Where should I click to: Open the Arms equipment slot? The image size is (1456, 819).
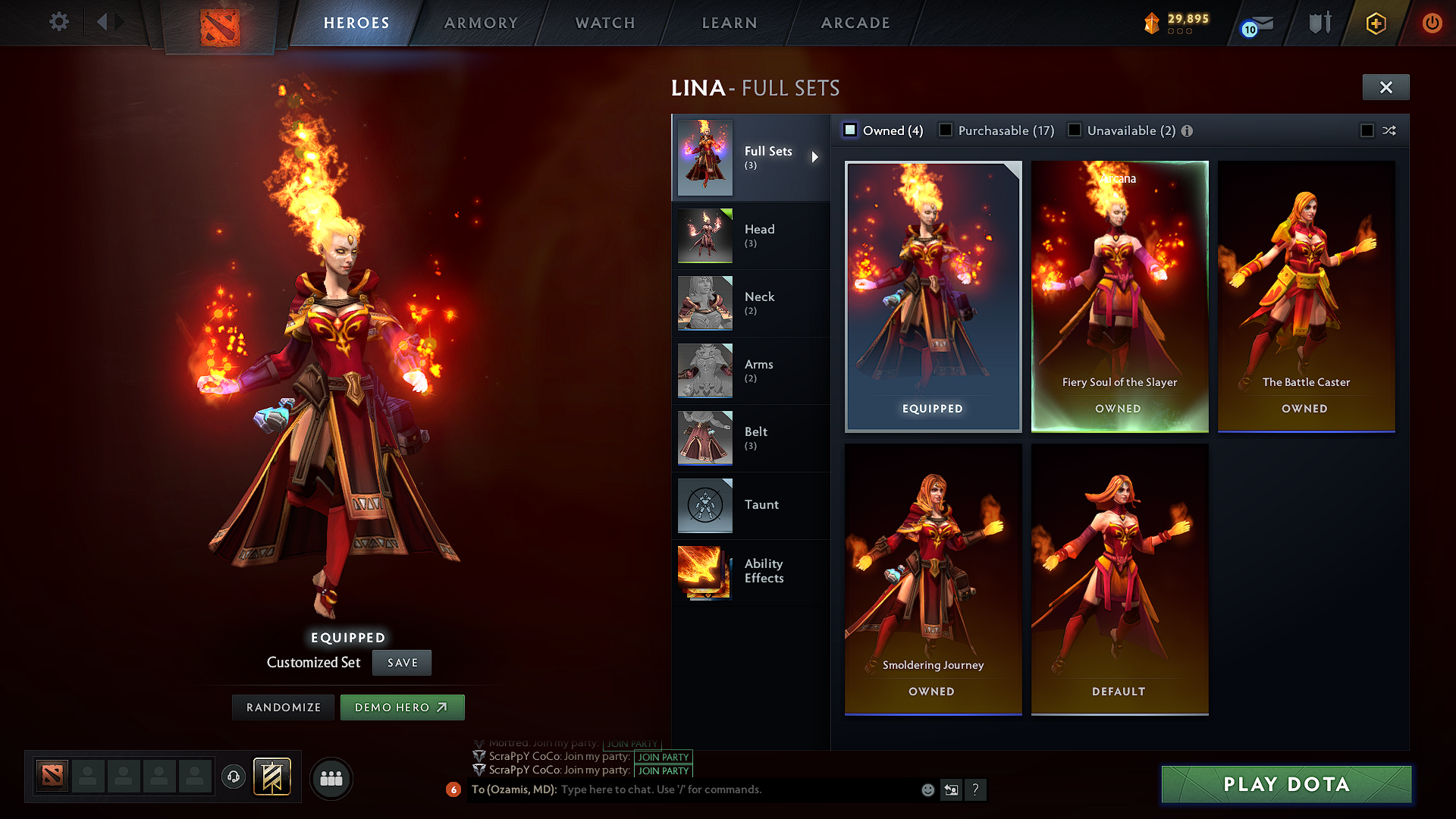click(x=751, y=370)
